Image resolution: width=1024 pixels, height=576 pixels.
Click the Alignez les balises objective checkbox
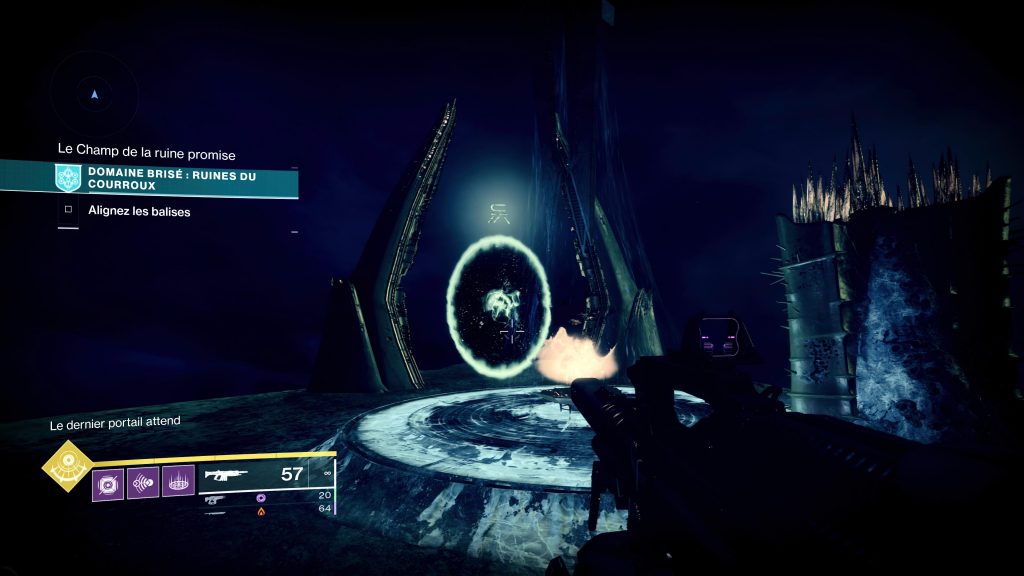point(68,211)
